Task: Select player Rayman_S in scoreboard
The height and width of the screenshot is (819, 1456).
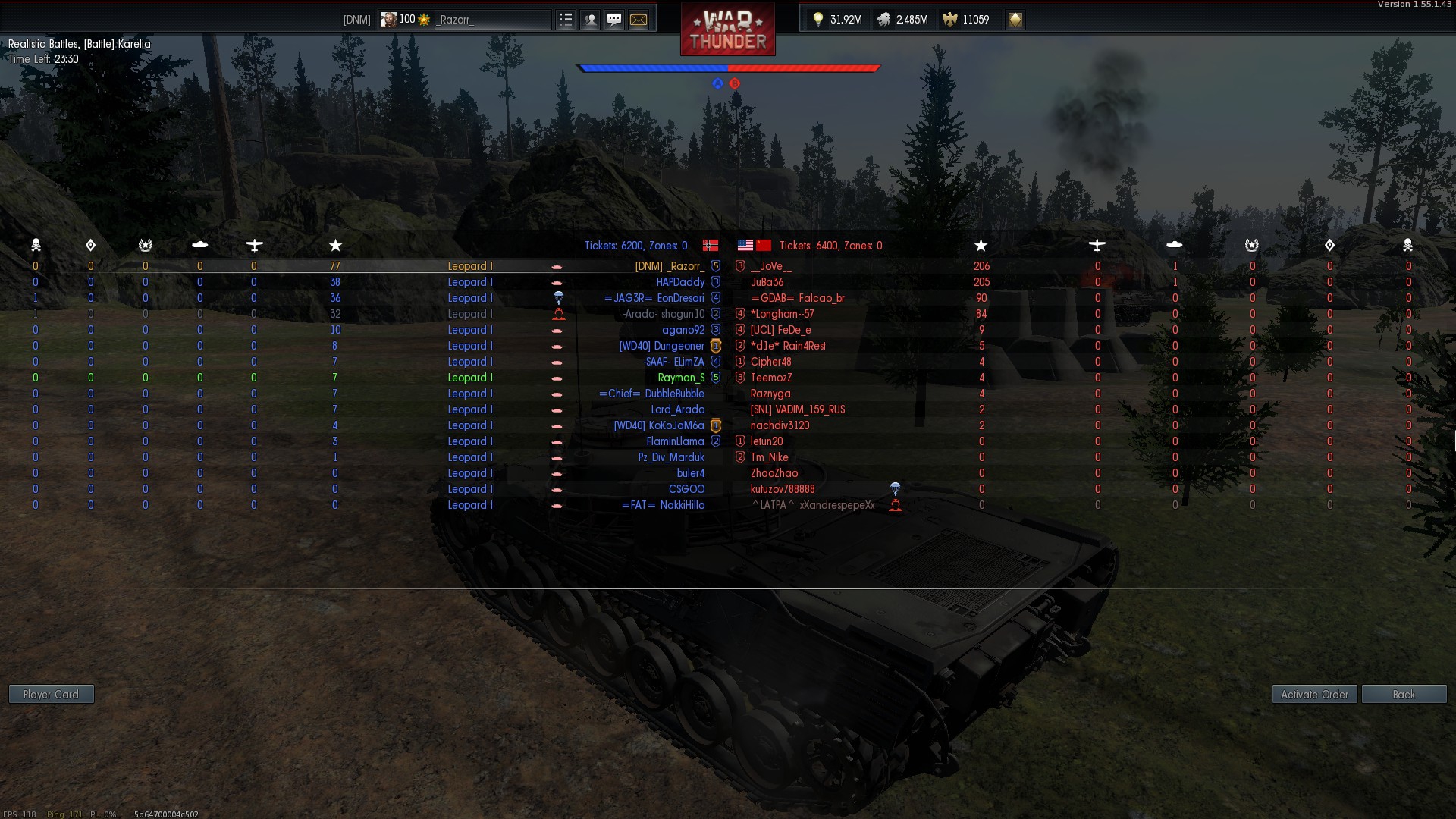Action: pos(681,378)
